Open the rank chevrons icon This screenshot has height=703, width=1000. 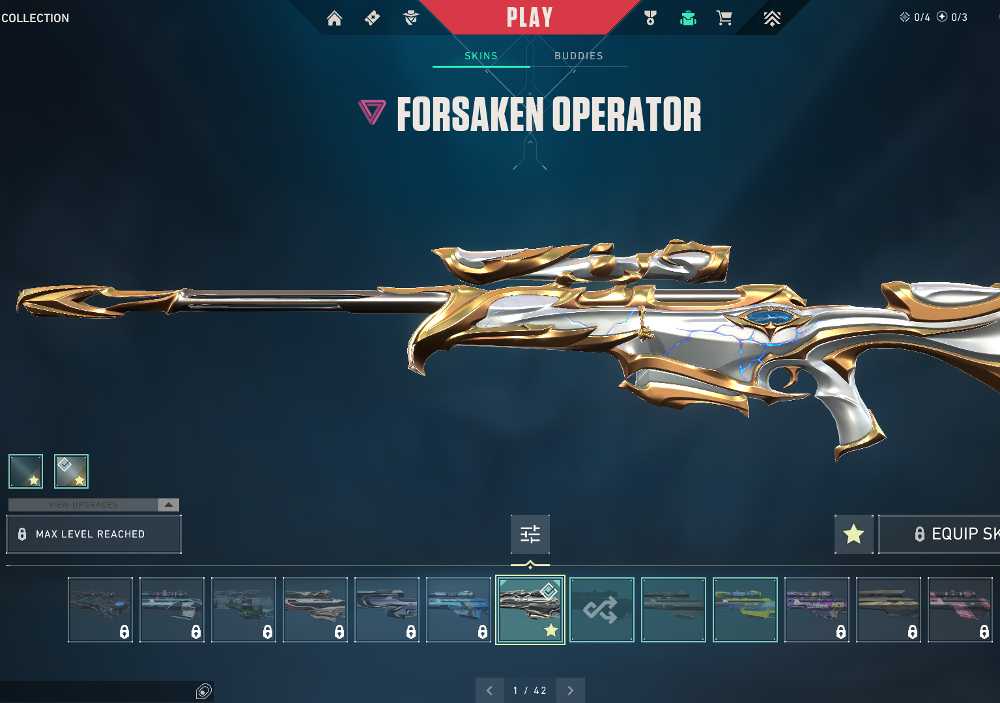(x=771, y=18)
